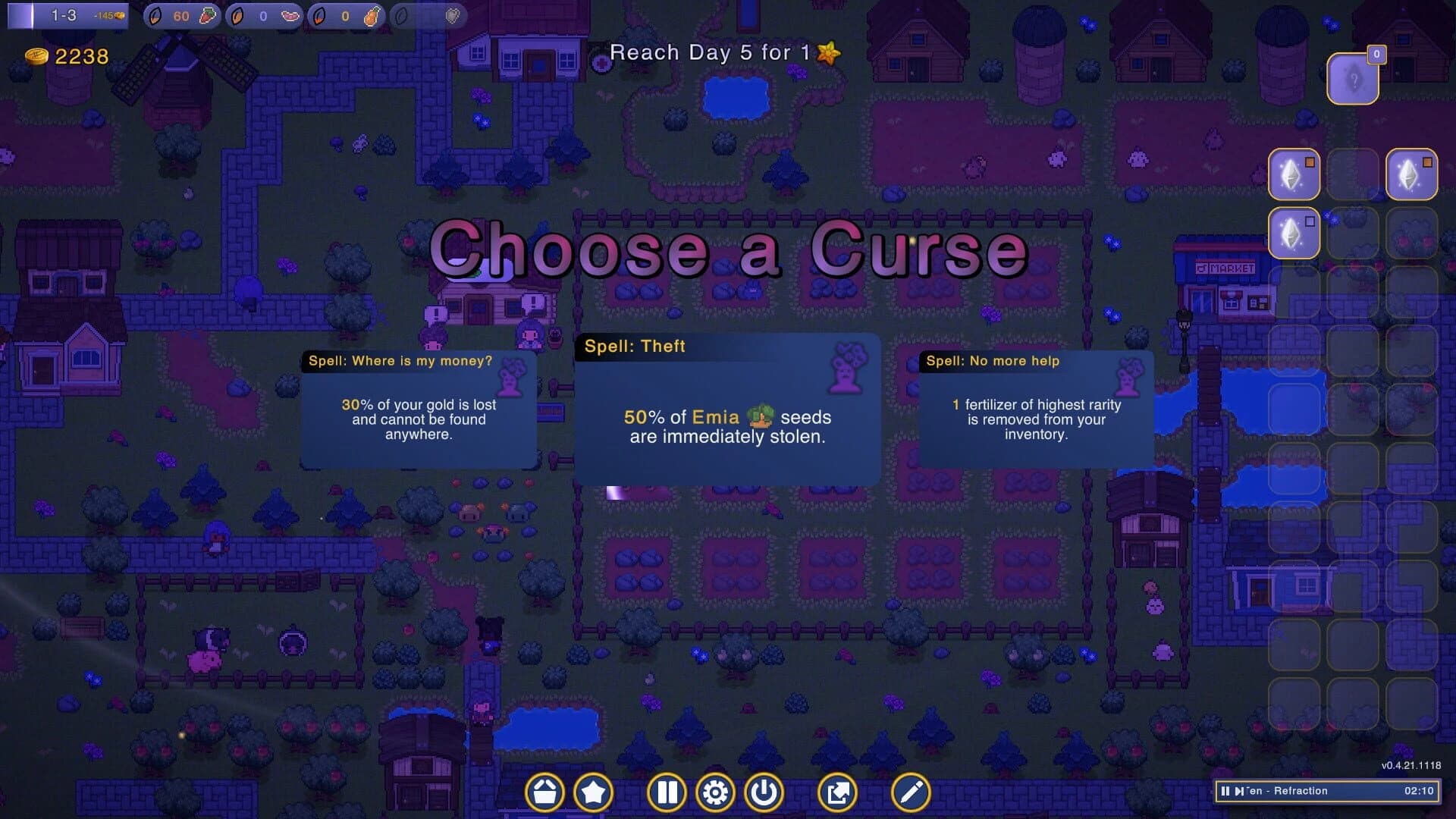Select the pencil edit icon
This screenshot has height=819, width=1456.
point(909,792)
